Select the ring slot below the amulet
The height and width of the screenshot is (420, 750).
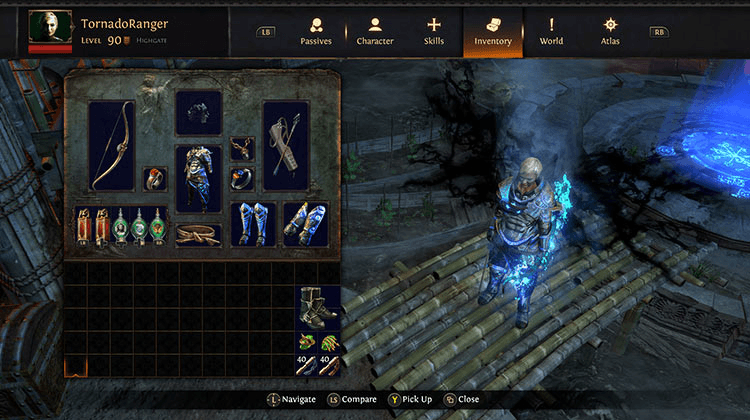242,179
